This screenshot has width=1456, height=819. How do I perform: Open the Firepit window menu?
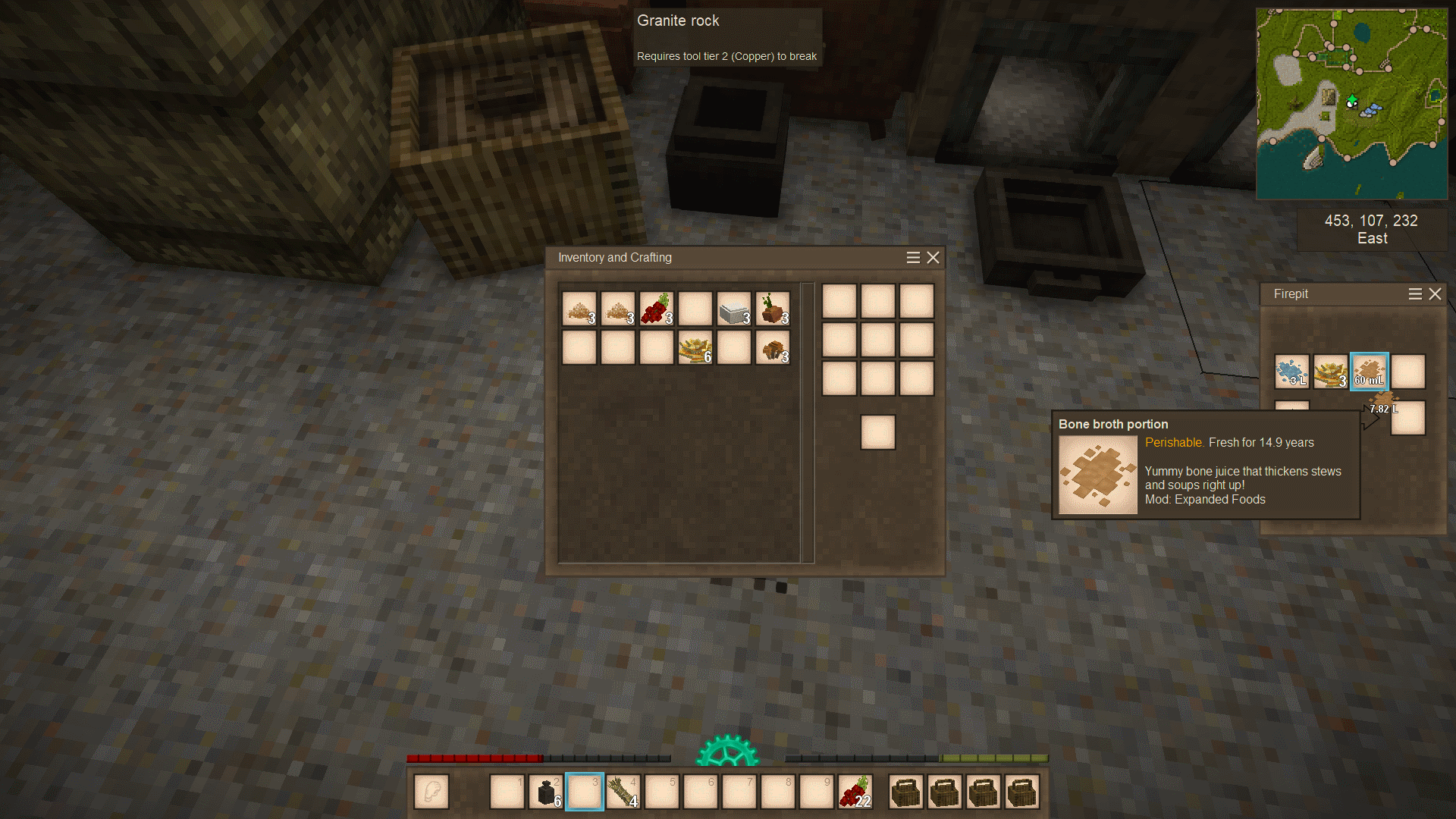click(x=1415, y=294)
